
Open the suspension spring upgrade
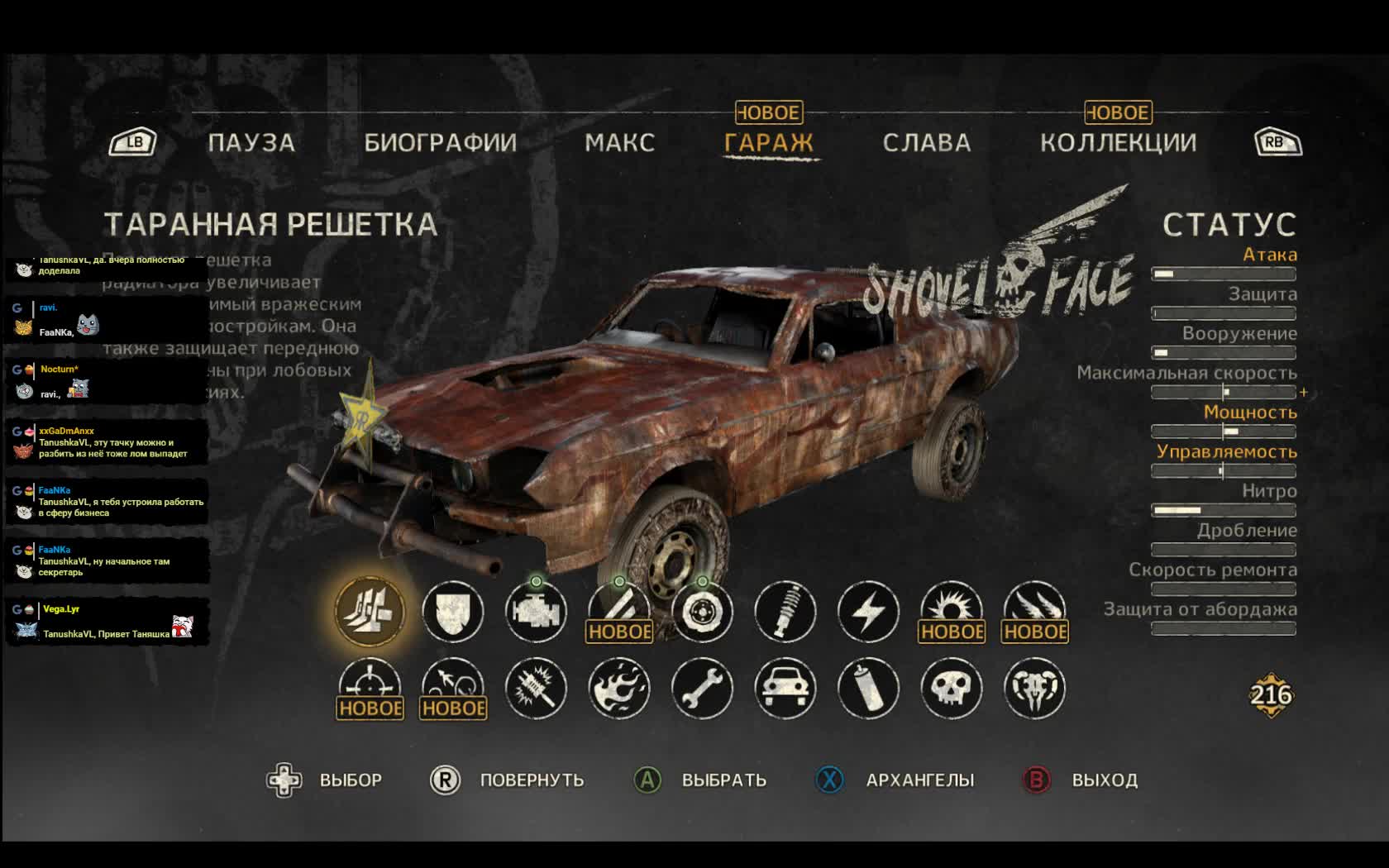pyautogui.click(x=785, y=612)
